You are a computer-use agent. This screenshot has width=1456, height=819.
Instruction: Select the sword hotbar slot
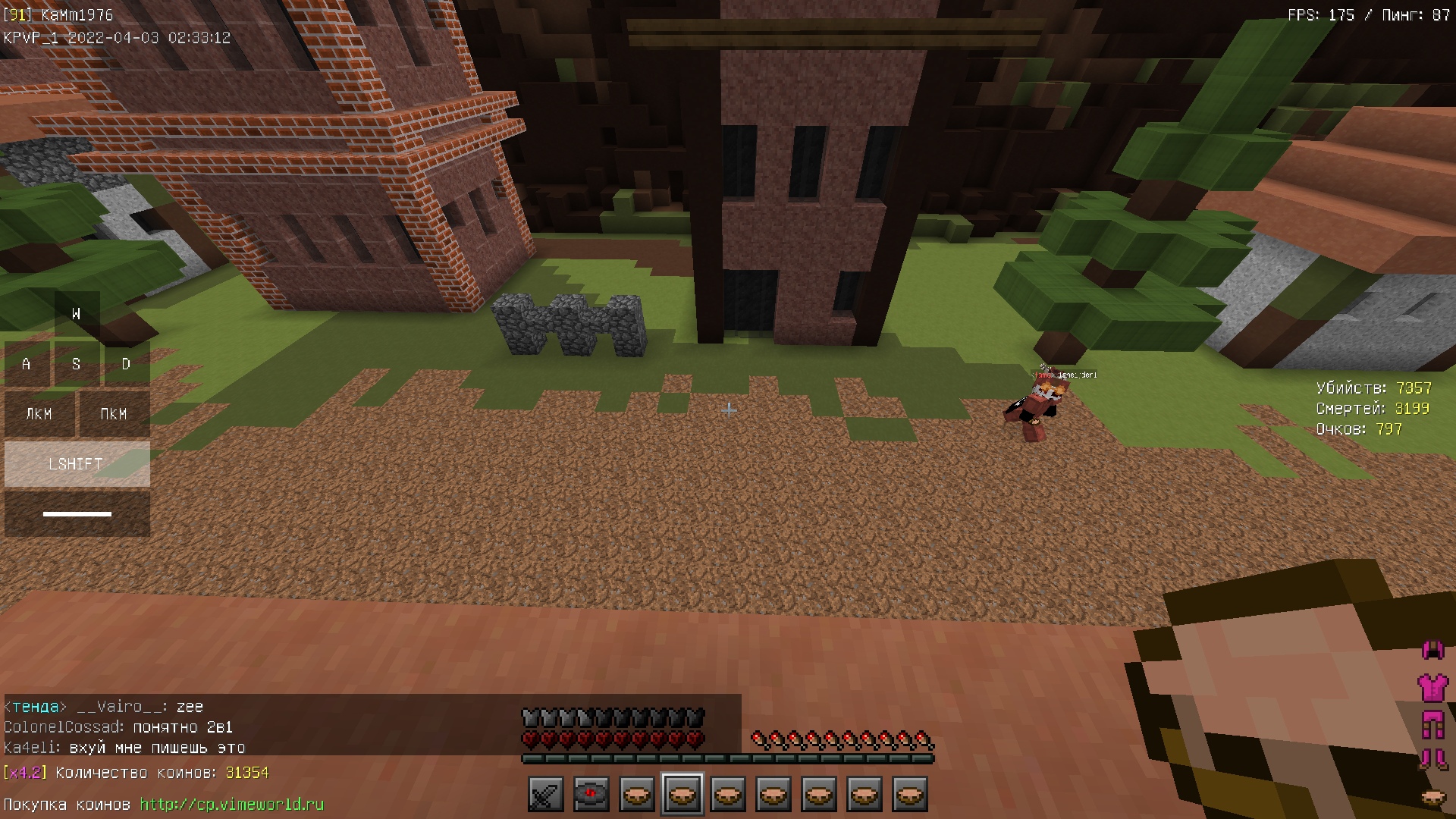pyautogui.click(x=546, y=795)
